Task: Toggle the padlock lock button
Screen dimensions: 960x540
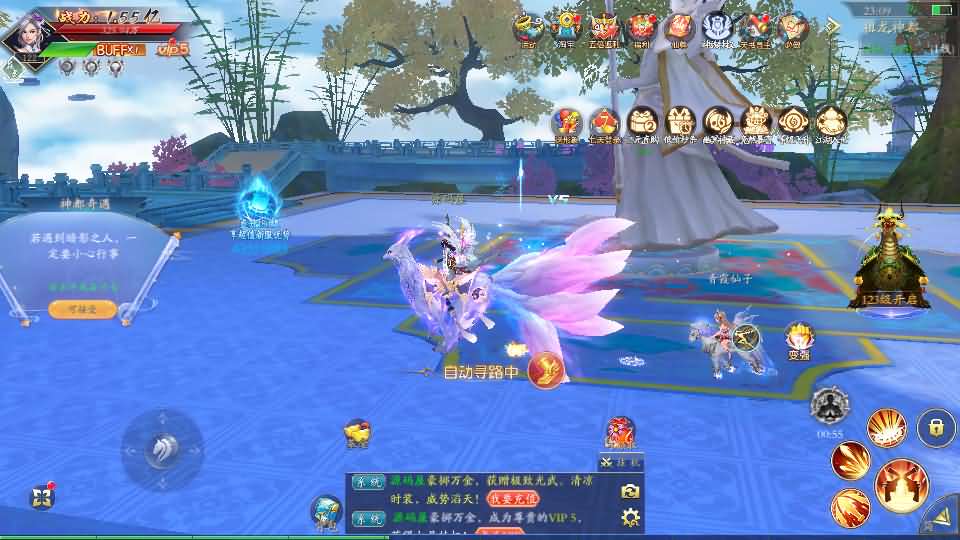Action: pyautogui.click(x=936, y=428)
